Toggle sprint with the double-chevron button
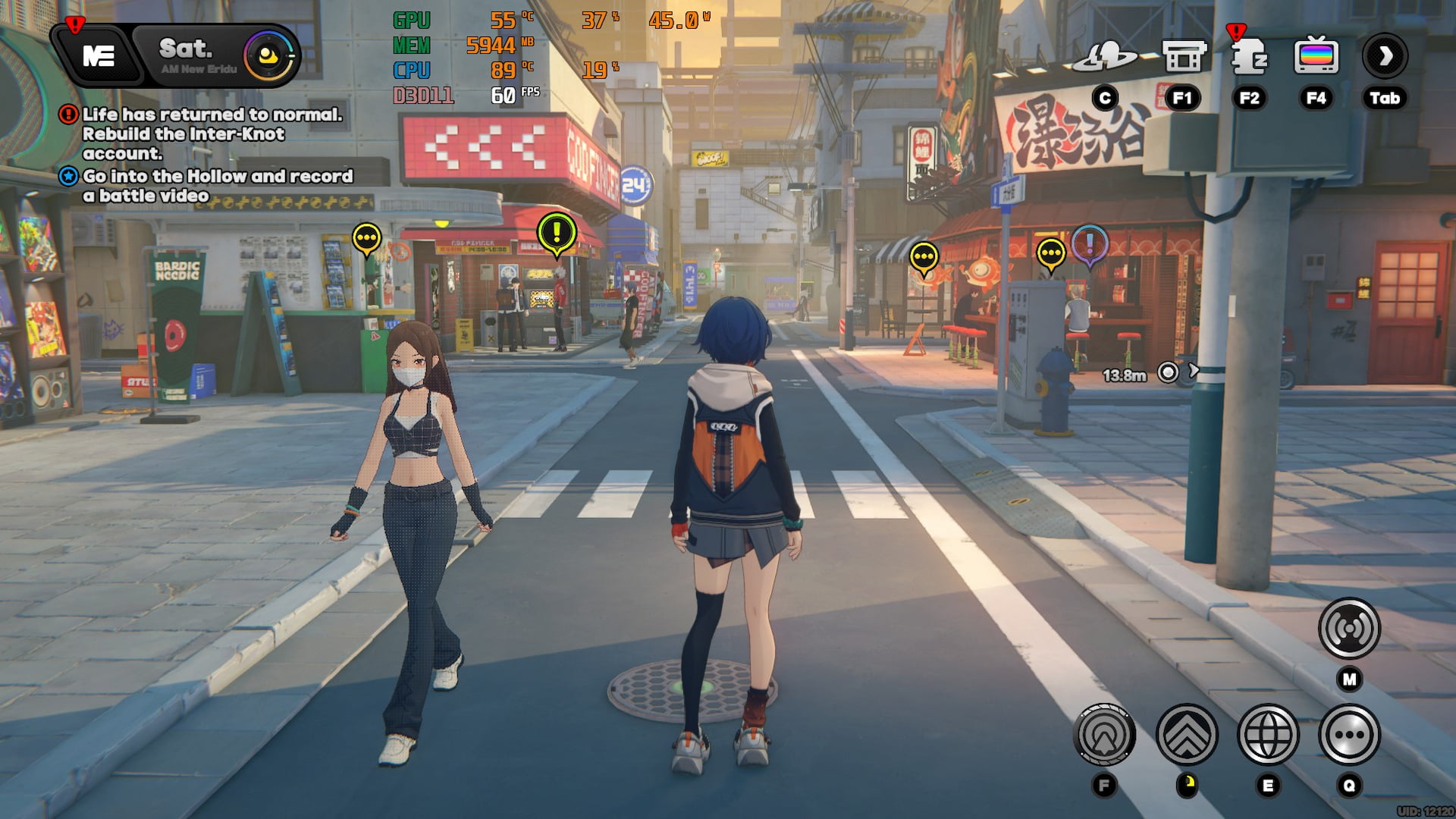The height and width of the screenshot is (819, 1456). 1187,735
